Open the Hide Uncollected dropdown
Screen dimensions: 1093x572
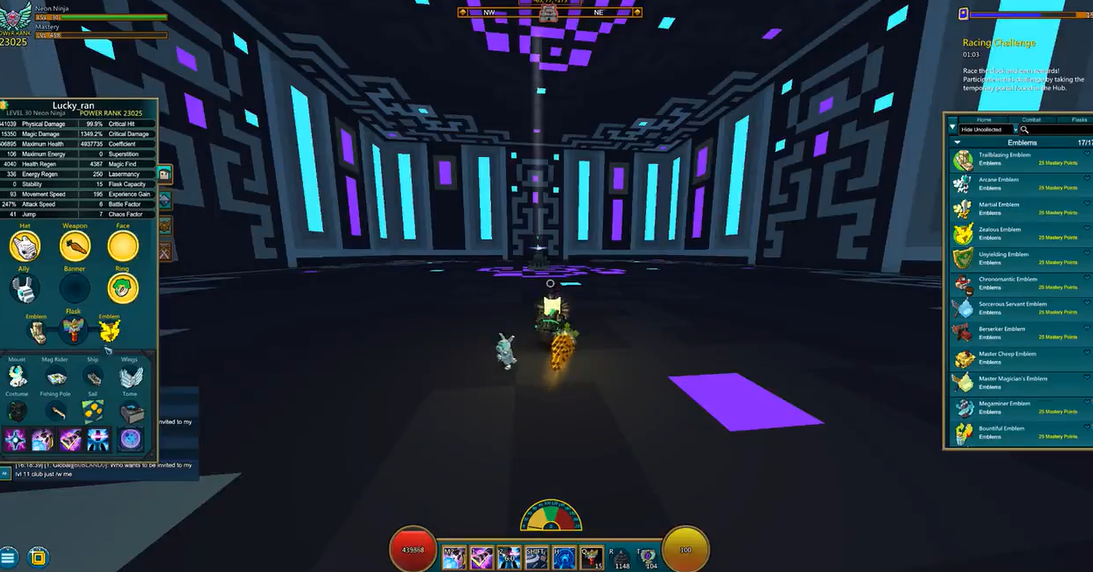pos(988,130)
